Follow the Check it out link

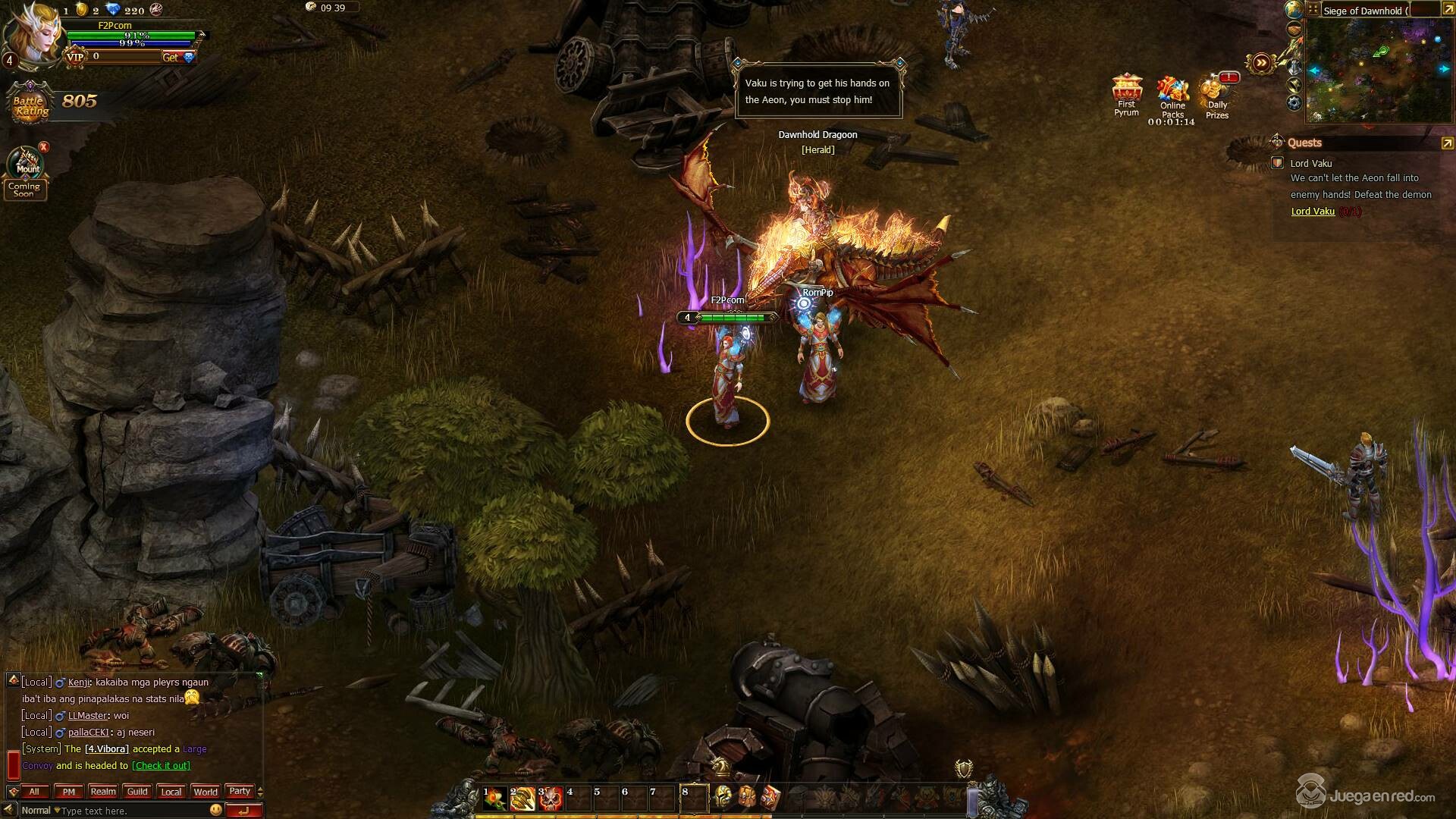tap(161, 766)
